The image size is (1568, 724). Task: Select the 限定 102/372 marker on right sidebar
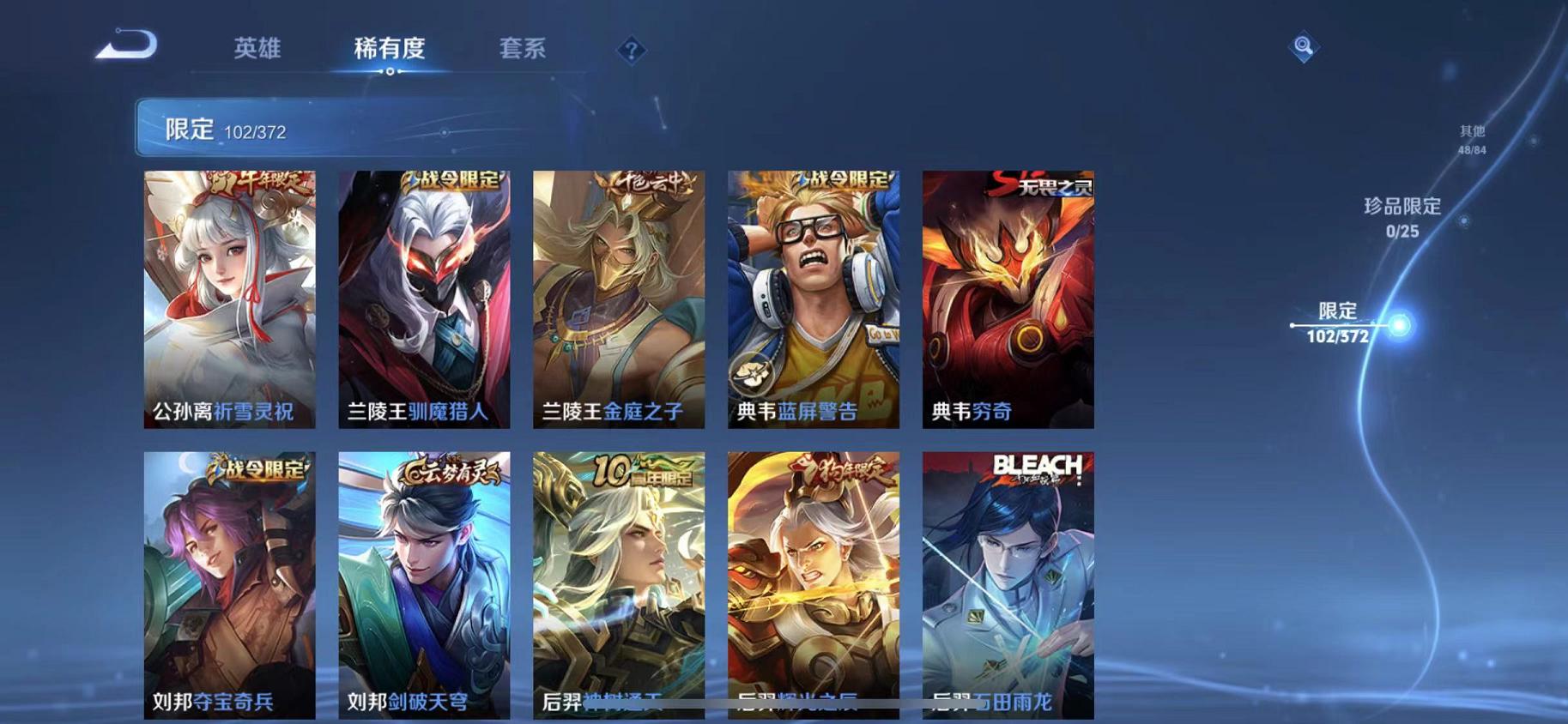pos(1338,323)
